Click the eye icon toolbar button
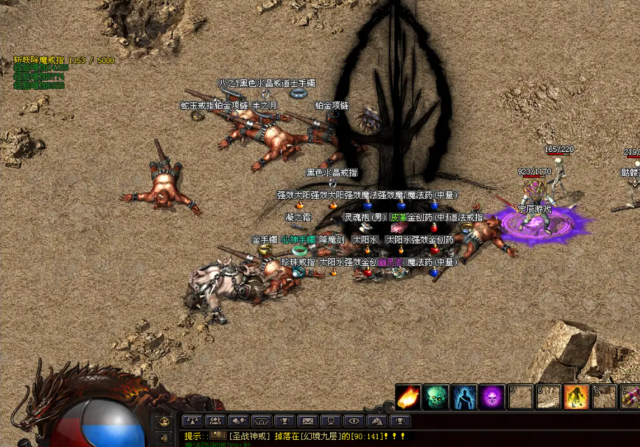Image resolution: width=640 pixels, height=447 pixels. tap(354, 421)
